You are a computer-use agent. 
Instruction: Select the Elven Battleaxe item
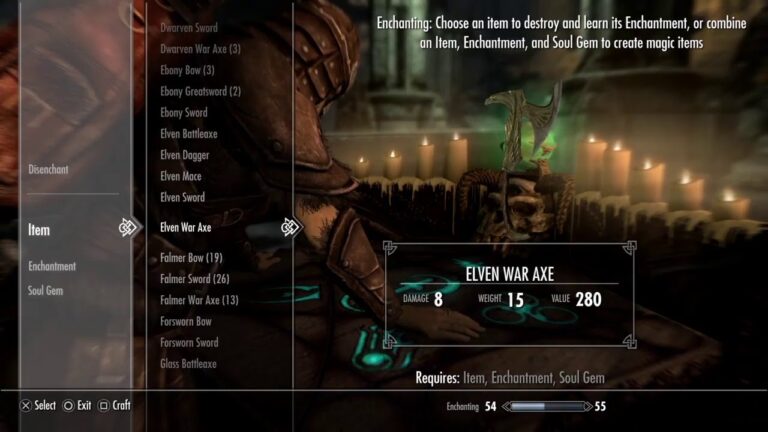point(189,134)
